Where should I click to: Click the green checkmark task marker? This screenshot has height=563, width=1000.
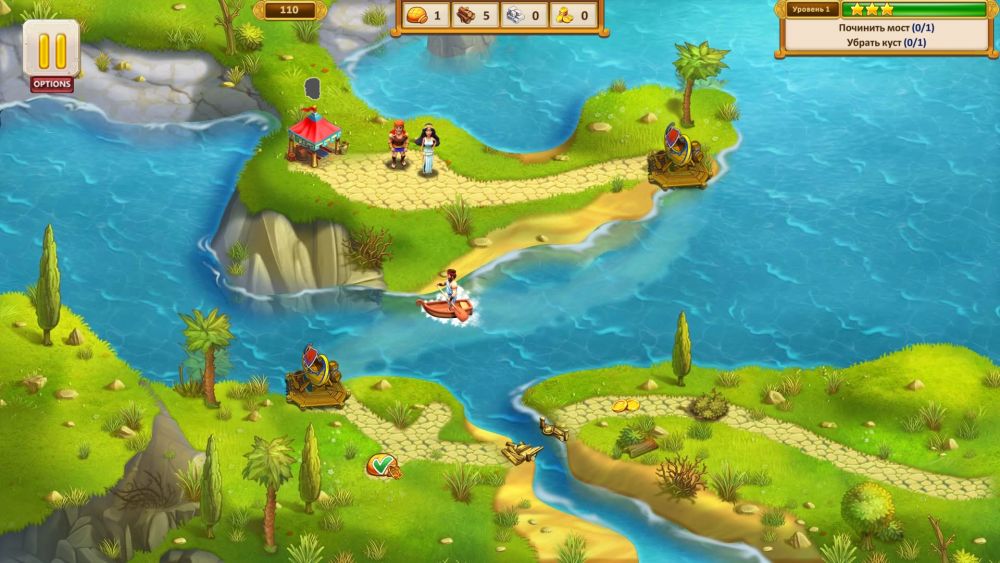pos(380,463)
